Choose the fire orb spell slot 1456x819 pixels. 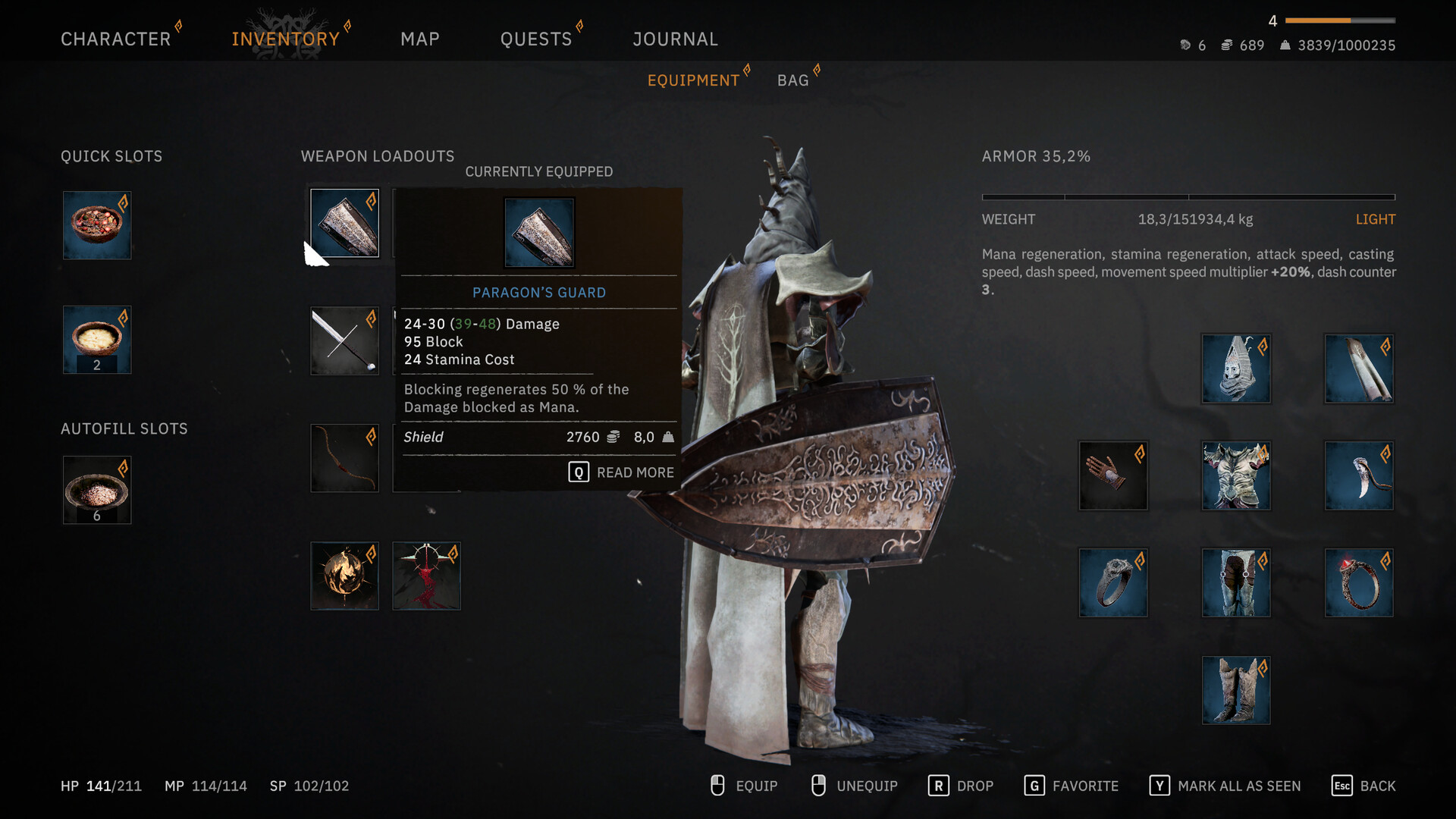coord(344,576)
